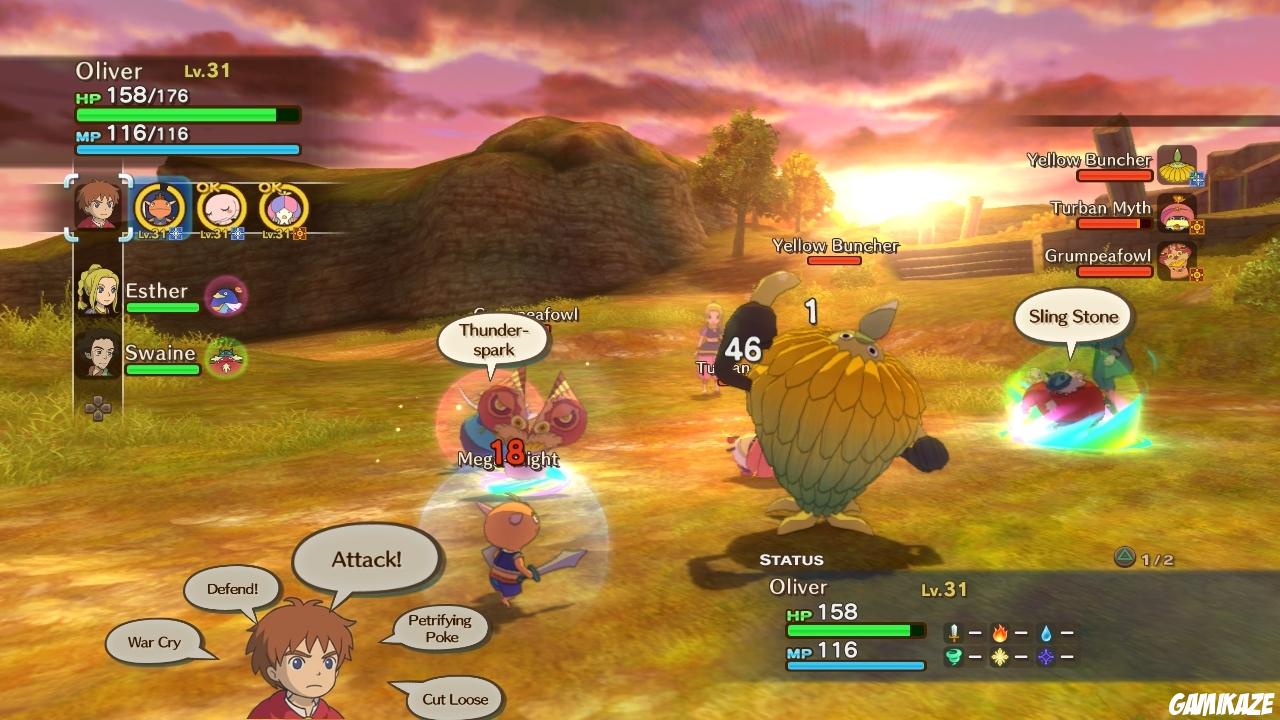1280x720 pixels.
Task: Select the Petrifying Poke ability
Action: (x=442, y=628)
